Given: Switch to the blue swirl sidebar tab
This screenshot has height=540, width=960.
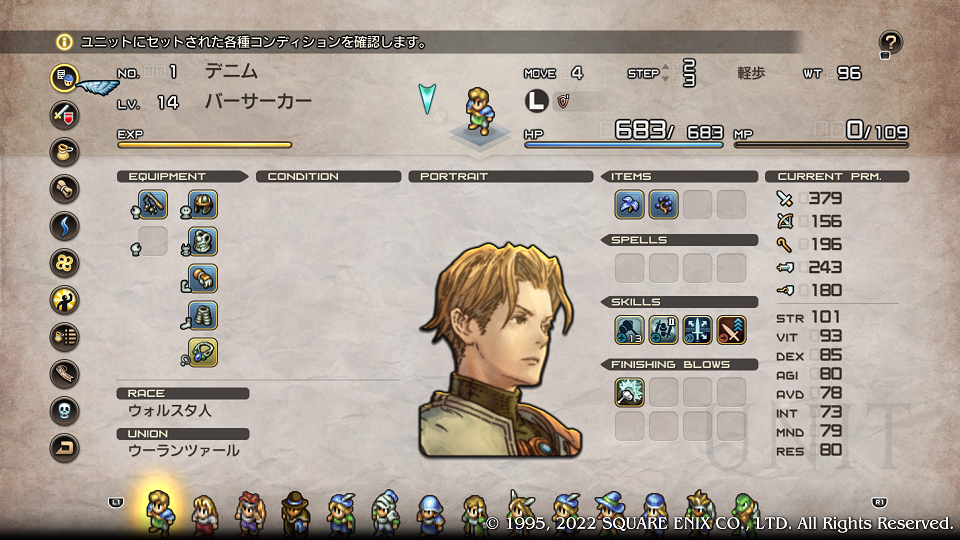Looking at the screenshot, I should click(65, 226).
